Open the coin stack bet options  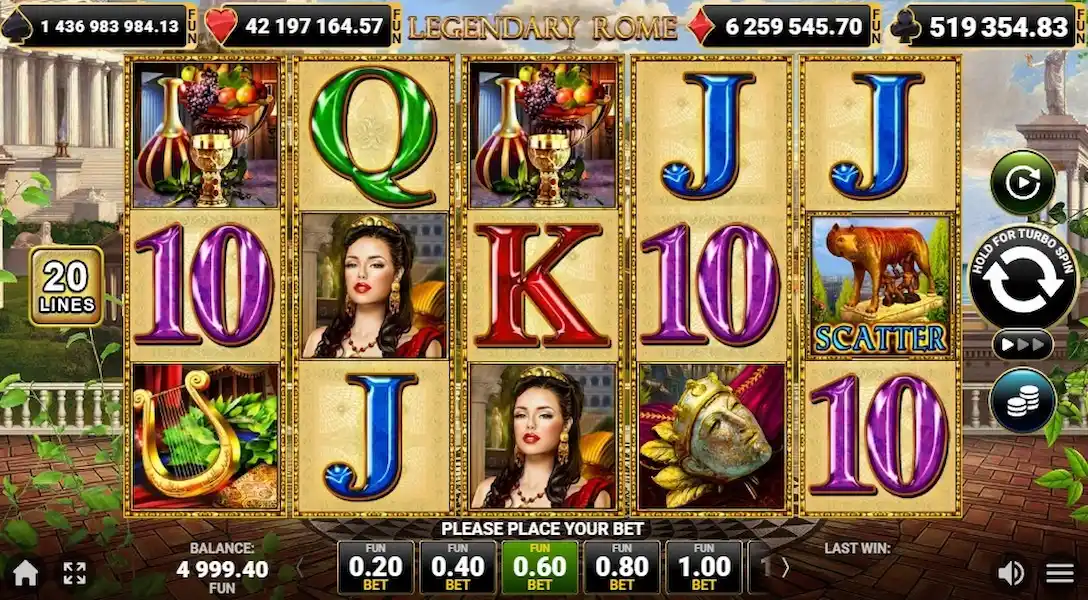click(x=1022, y=400)
